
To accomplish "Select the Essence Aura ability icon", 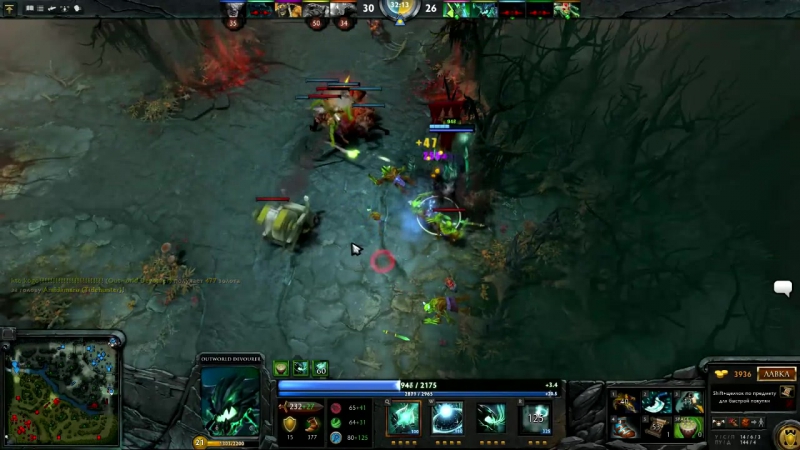I will pos(490,418).
